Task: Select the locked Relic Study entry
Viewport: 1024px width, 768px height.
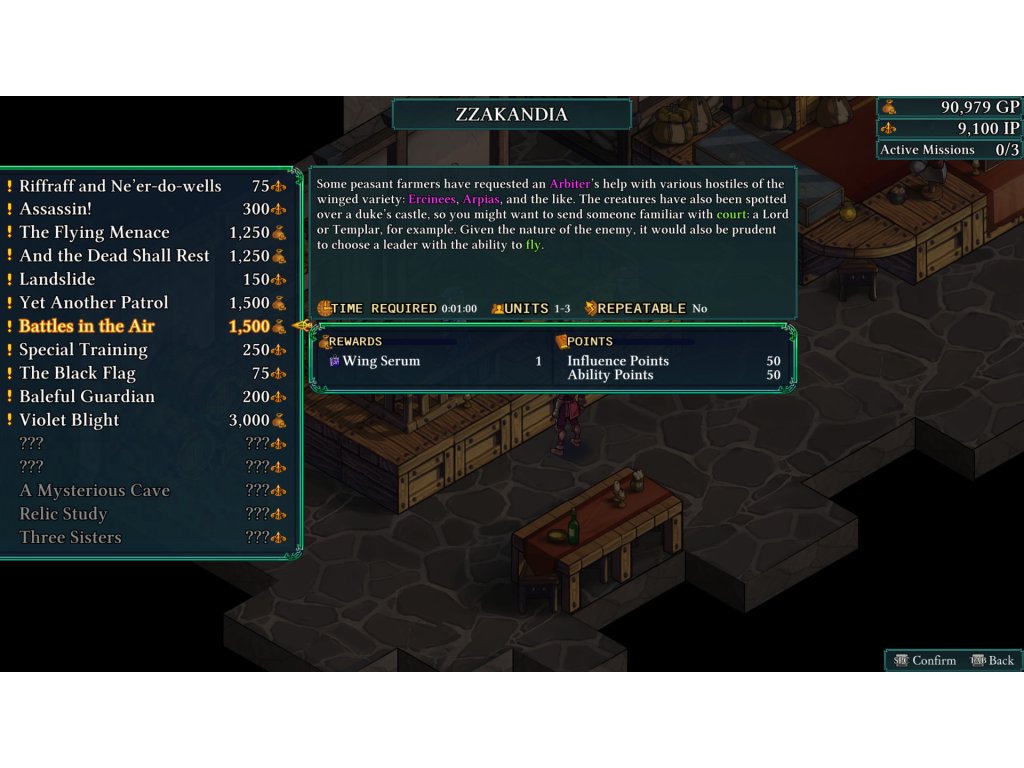Action: pyautogui.click(x=63, y=514)
